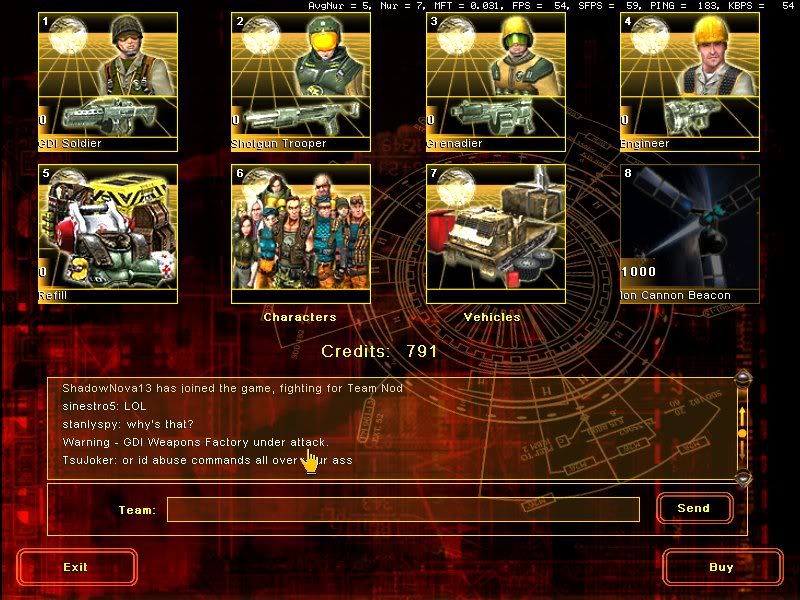The width and height of the screenshot is (800, 600).
Task: Click the chat log scroll-up arrow
Action: [x=742, y=378]
